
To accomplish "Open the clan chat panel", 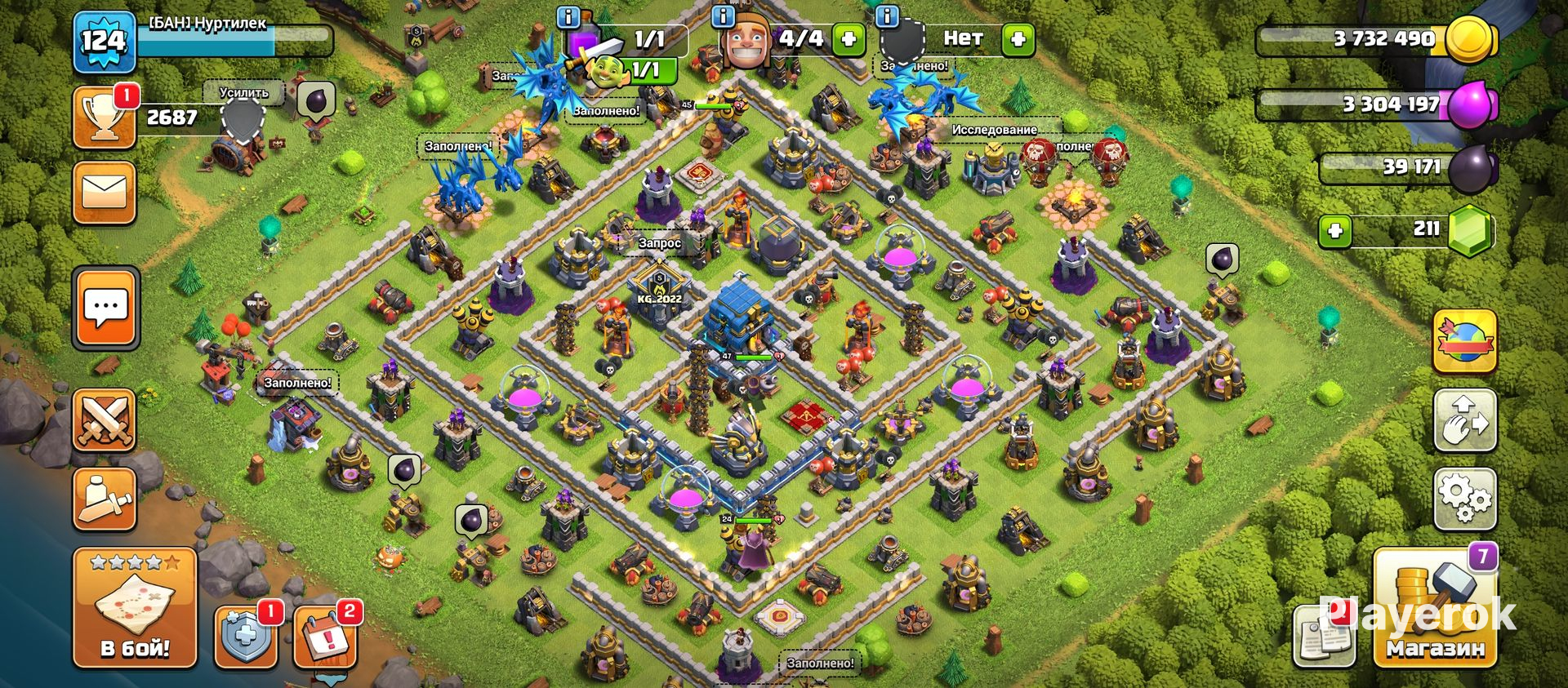I will pyautogui.click(x=106, y=308).
